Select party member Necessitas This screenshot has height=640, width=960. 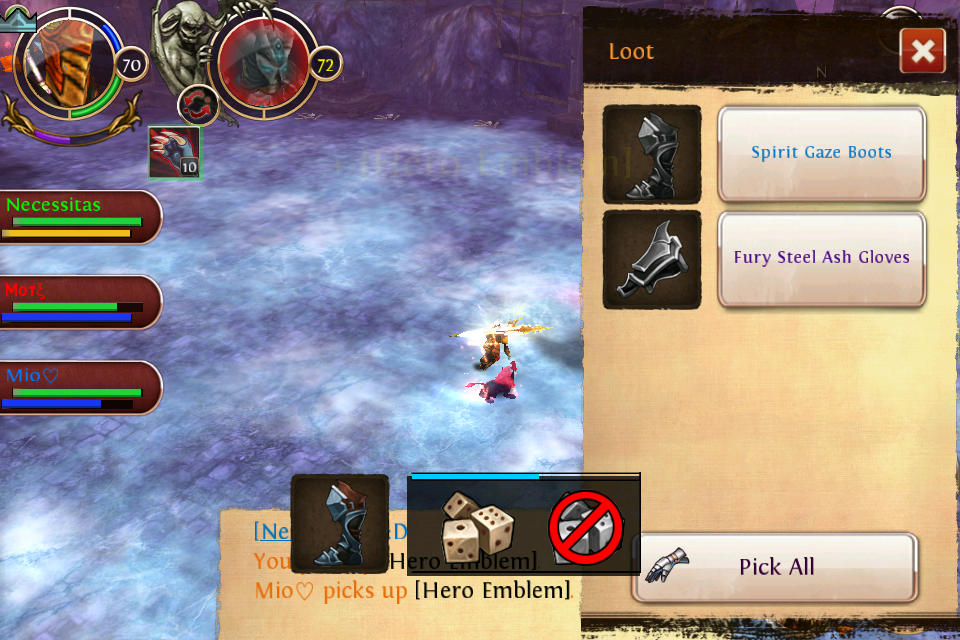[x=80, y=217]
